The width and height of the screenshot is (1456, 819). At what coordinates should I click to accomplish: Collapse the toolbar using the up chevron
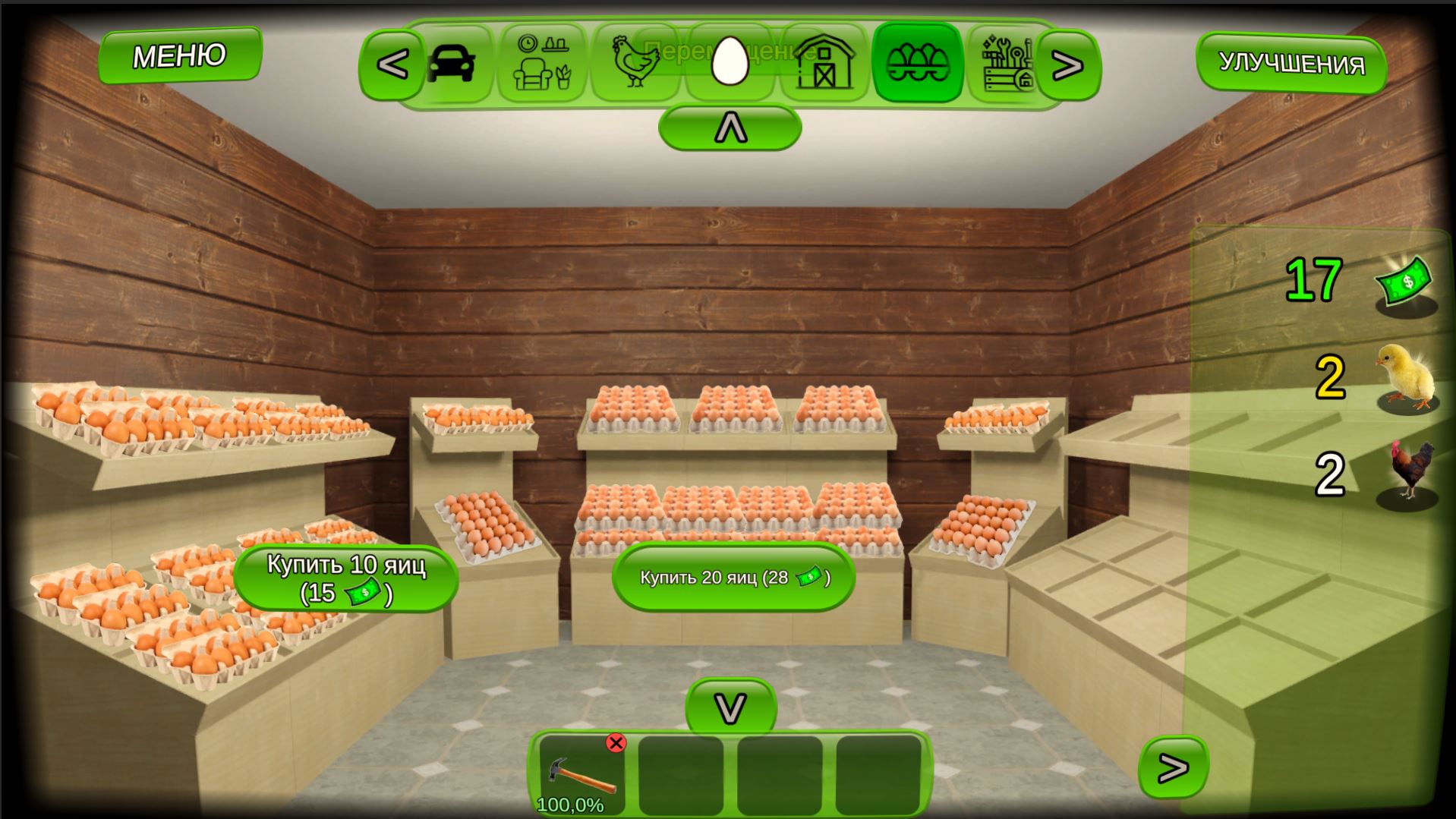(x=730, y=127)
